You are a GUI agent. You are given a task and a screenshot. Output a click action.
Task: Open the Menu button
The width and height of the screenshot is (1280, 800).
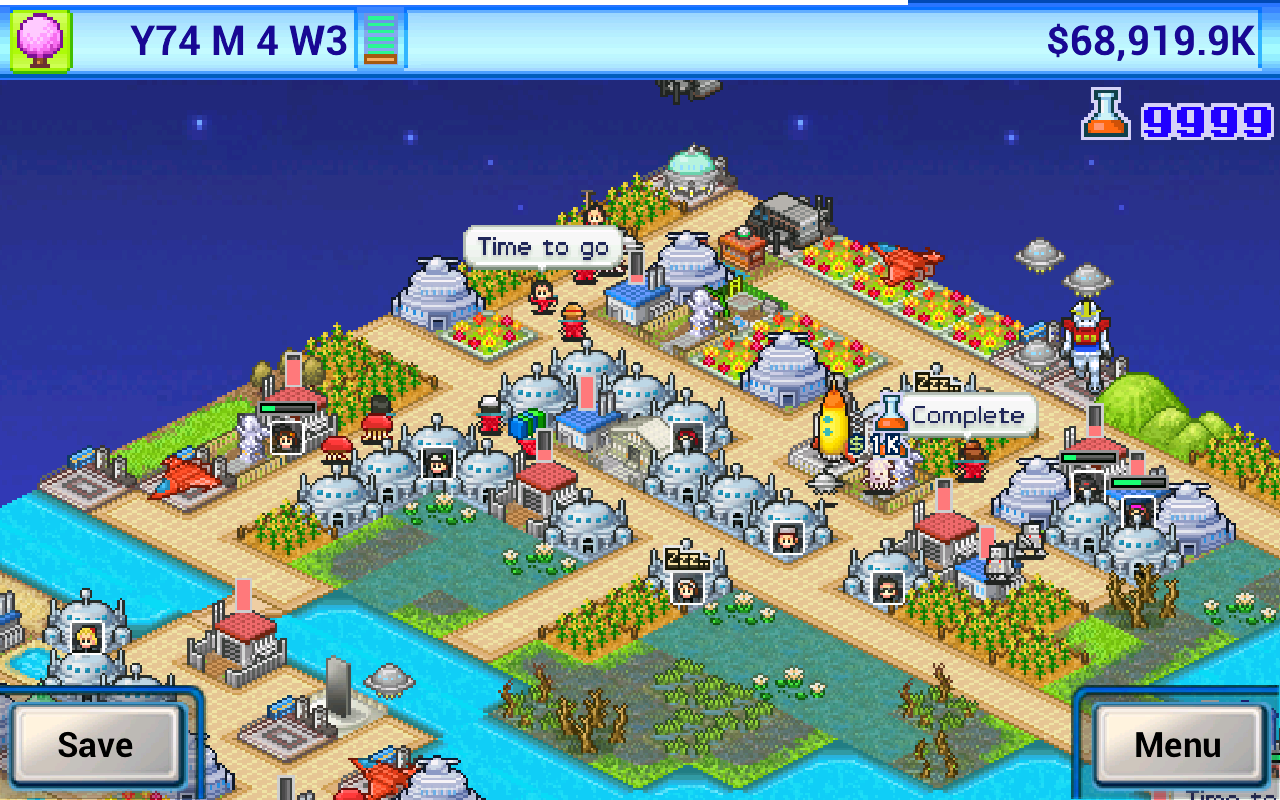(x=1177, y=745)
